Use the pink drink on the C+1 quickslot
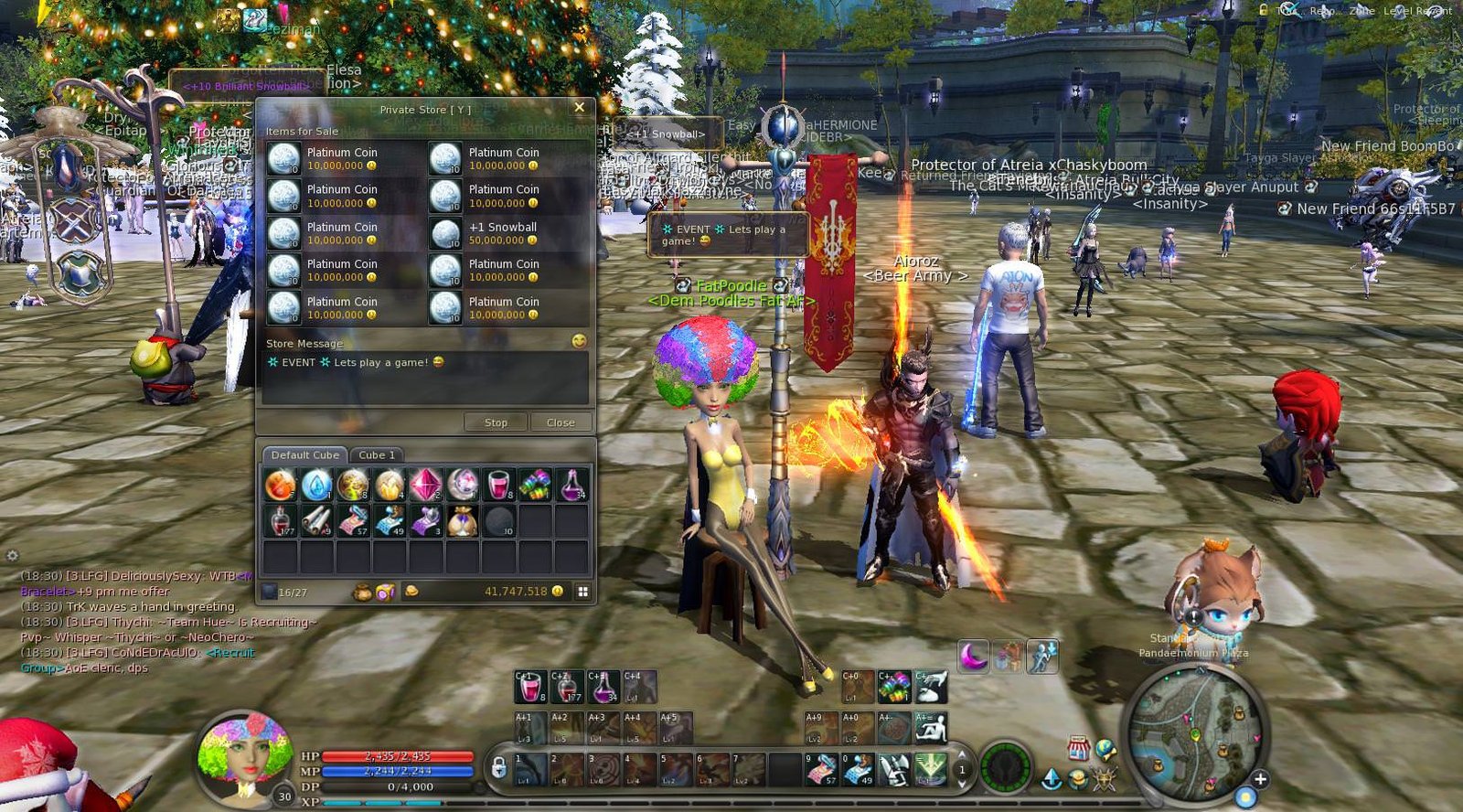This screenshot has width=1463, height=812. tap(530, 688)
